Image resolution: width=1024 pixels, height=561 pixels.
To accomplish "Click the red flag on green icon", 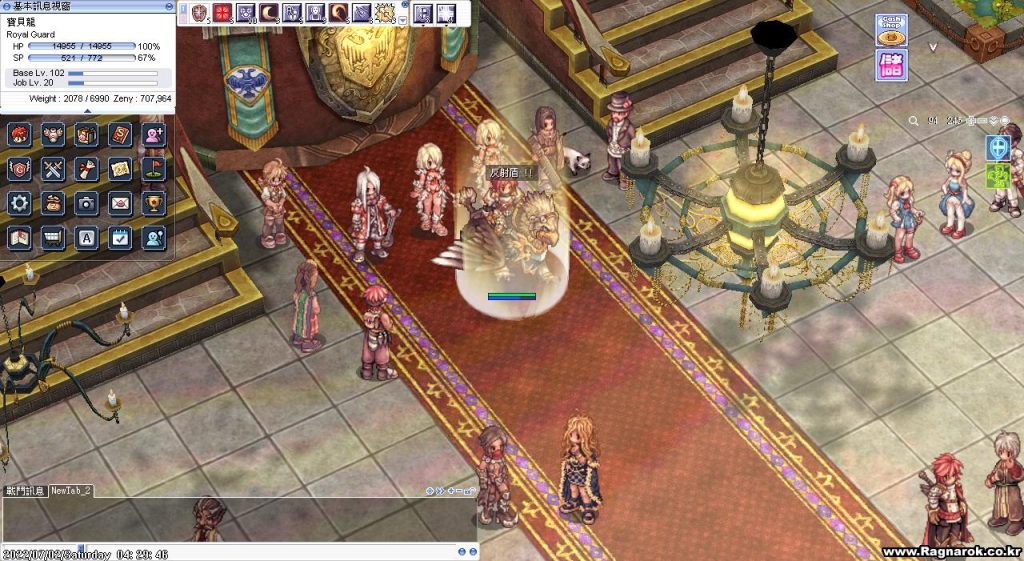I will (x=153, y=169).
